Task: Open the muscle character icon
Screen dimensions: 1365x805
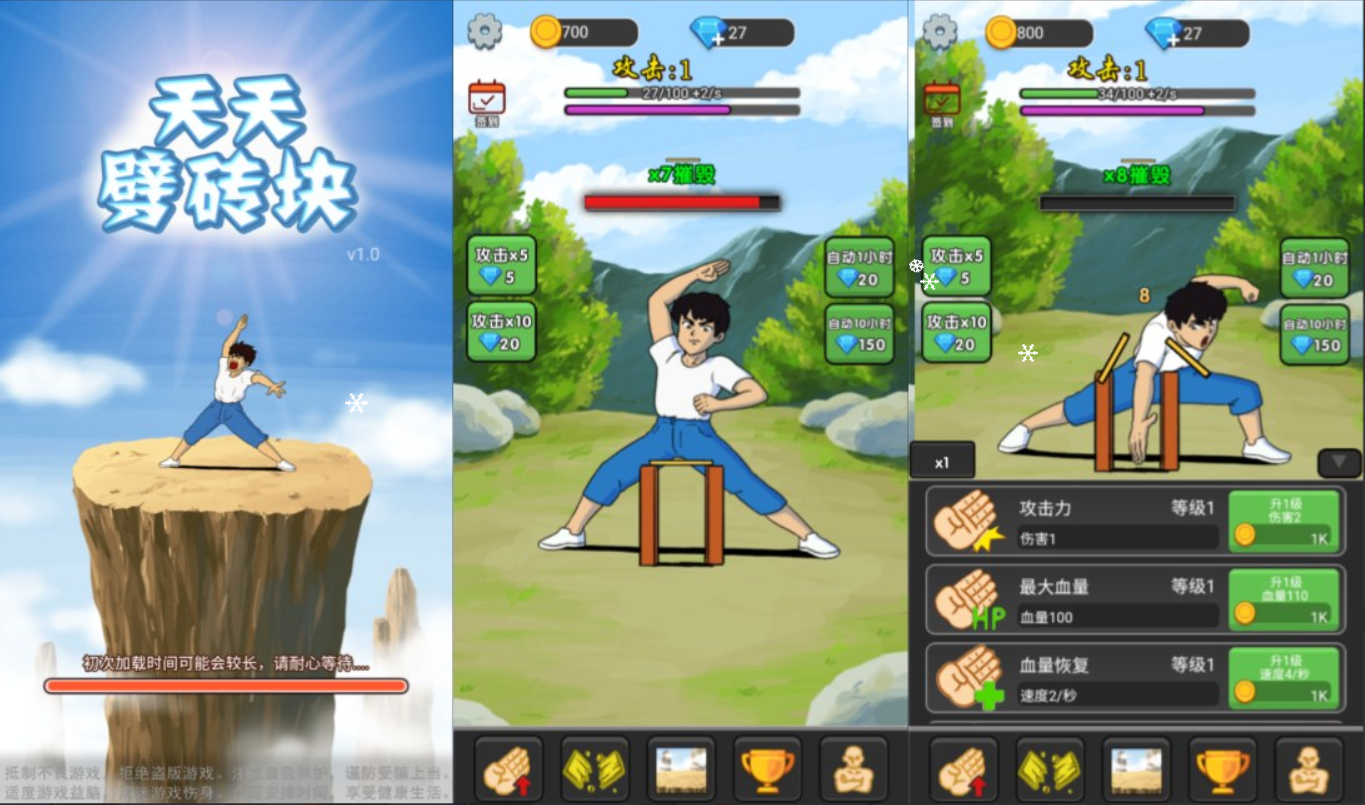Action: click(852, 768)
